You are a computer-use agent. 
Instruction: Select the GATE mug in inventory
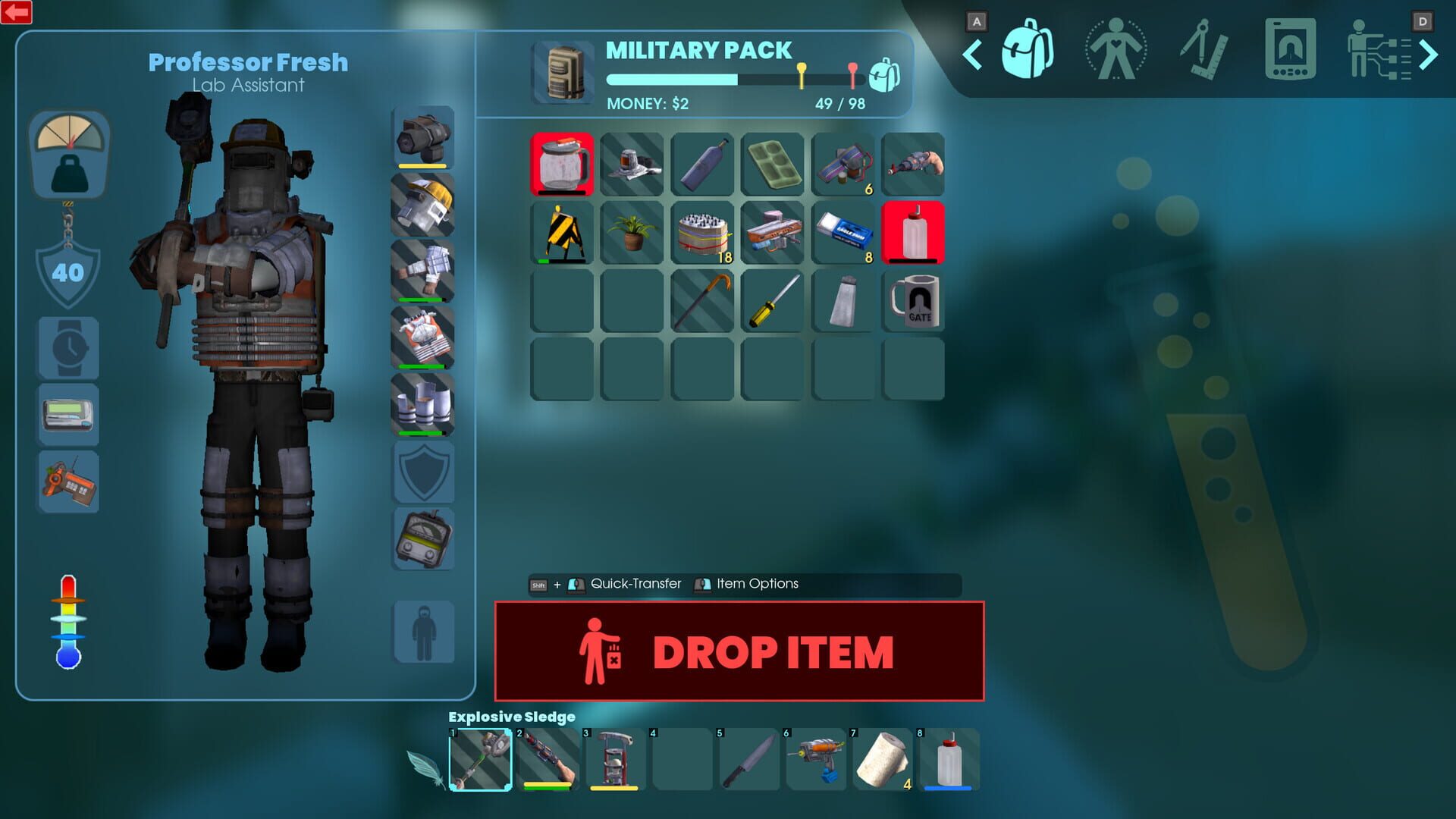[x=914, y=302]
